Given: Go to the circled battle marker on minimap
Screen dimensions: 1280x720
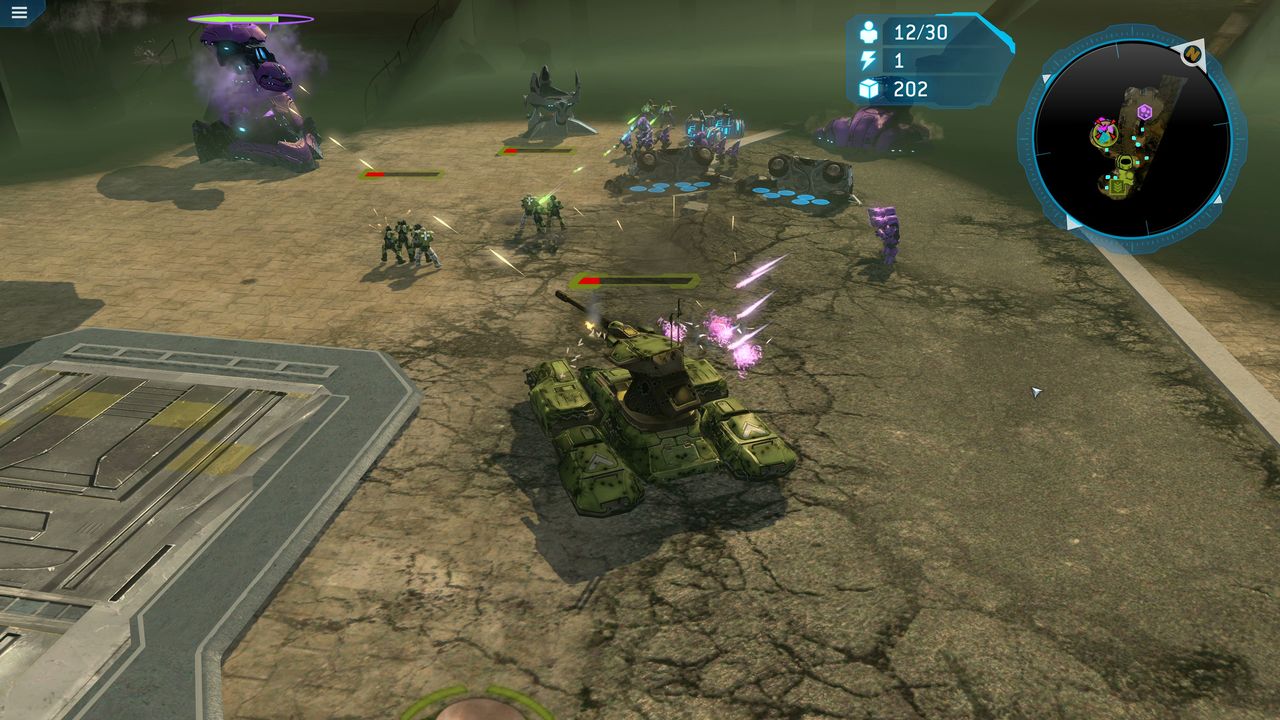Looking at the screenshot, I should [1104, 131].
